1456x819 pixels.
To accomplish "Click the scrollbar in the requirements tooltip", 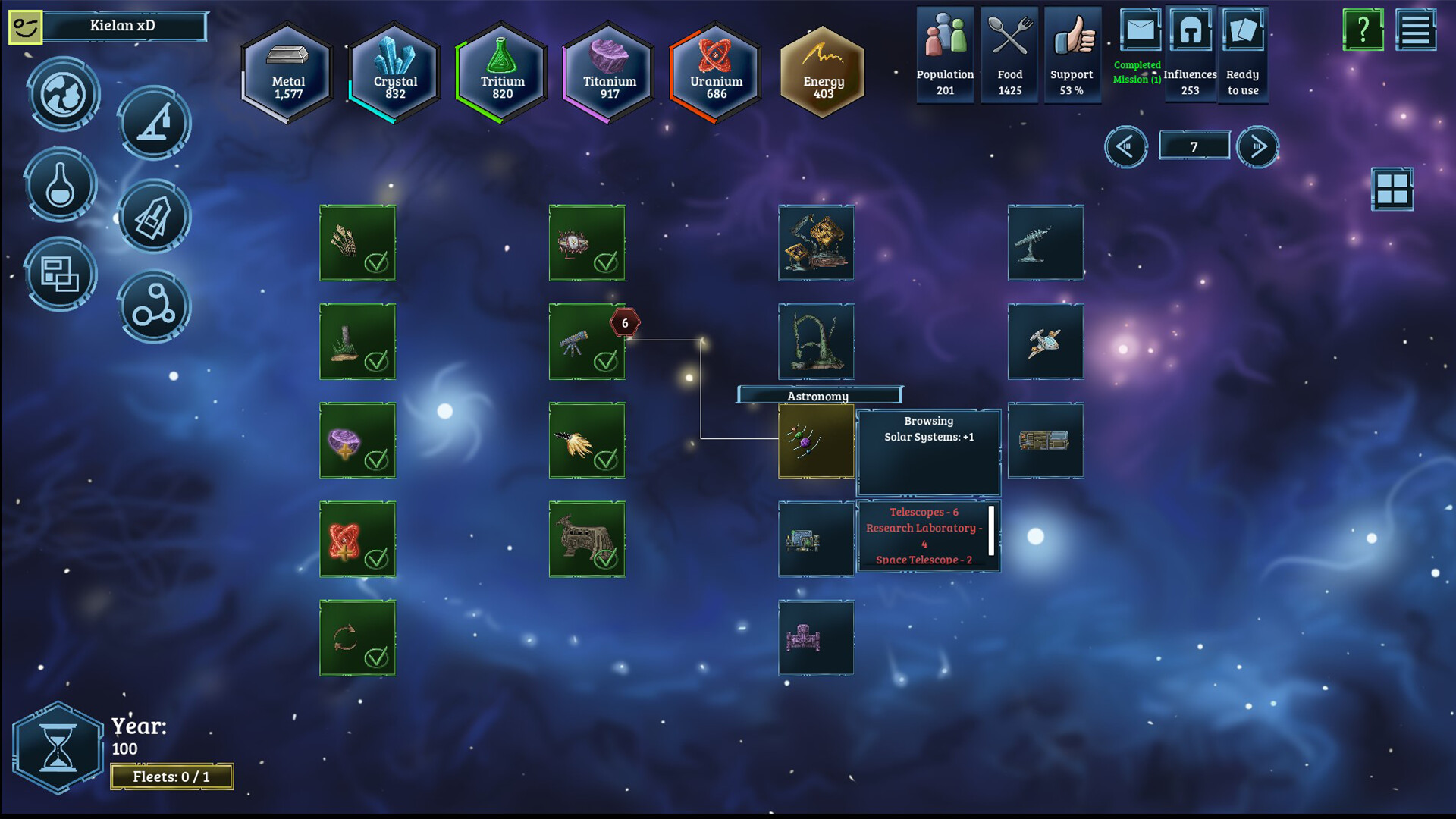I will click(x=992, y=529).
